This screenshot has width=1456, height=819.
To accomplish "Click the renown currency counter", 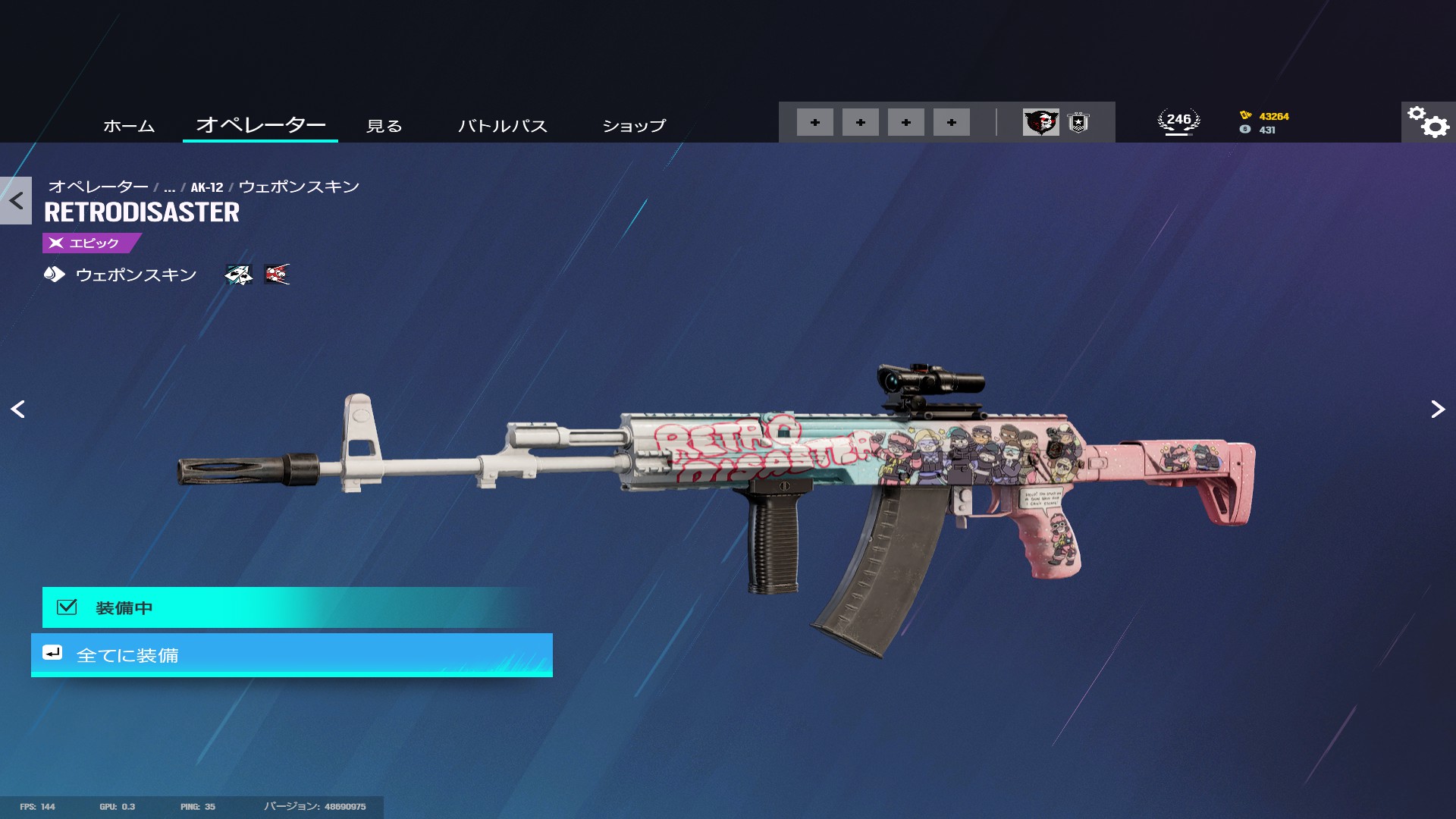I will click(x=1265, y=116).
